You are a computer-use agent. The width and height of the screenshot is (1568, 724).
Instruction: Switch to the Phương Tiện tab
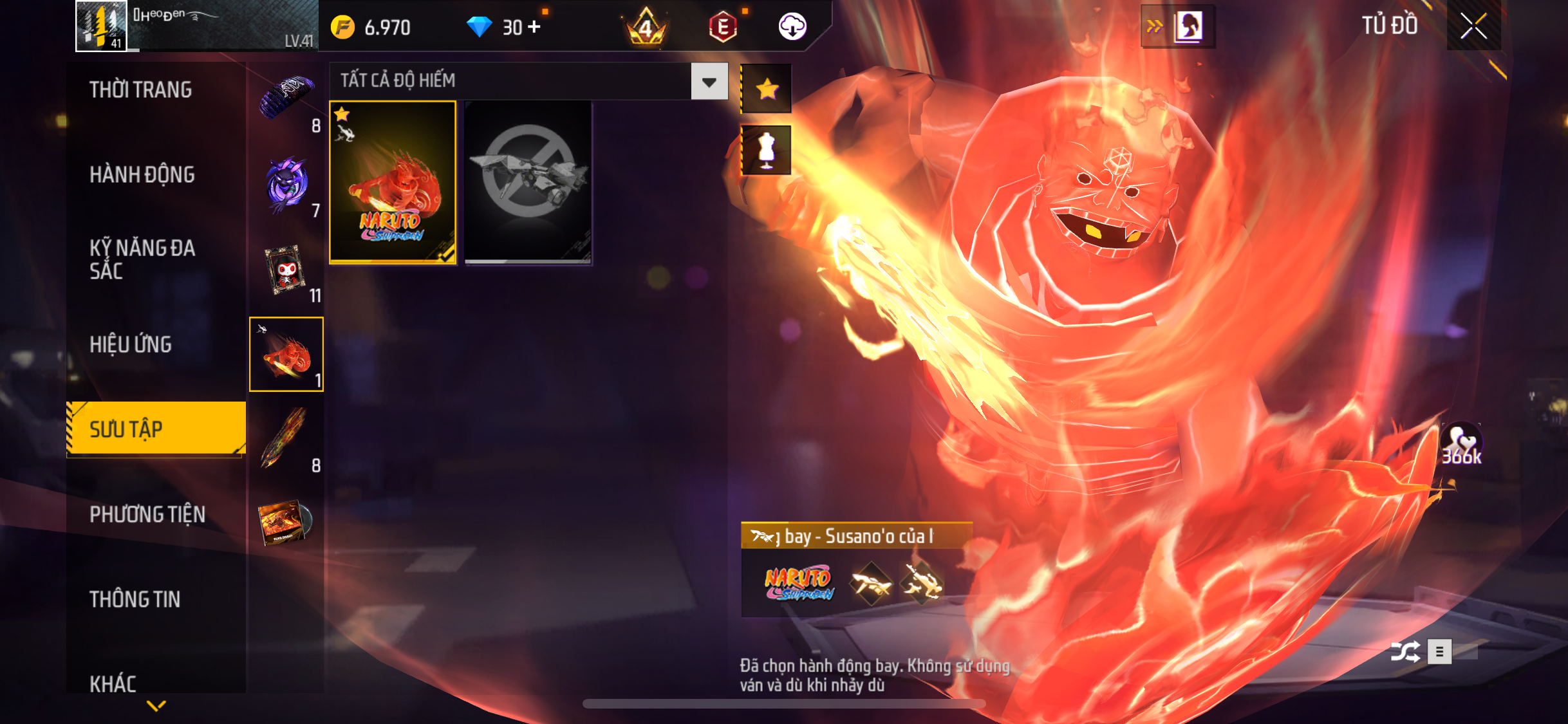click(147, 514)
